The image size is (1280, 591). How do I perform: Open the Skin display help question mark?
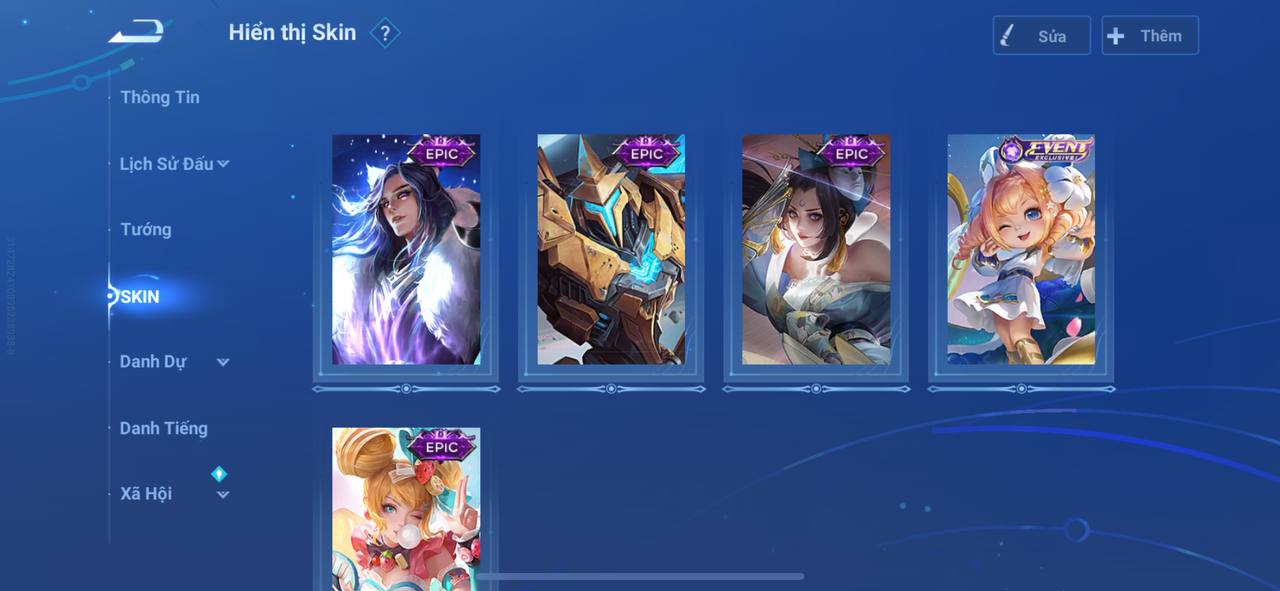point(385,33)
